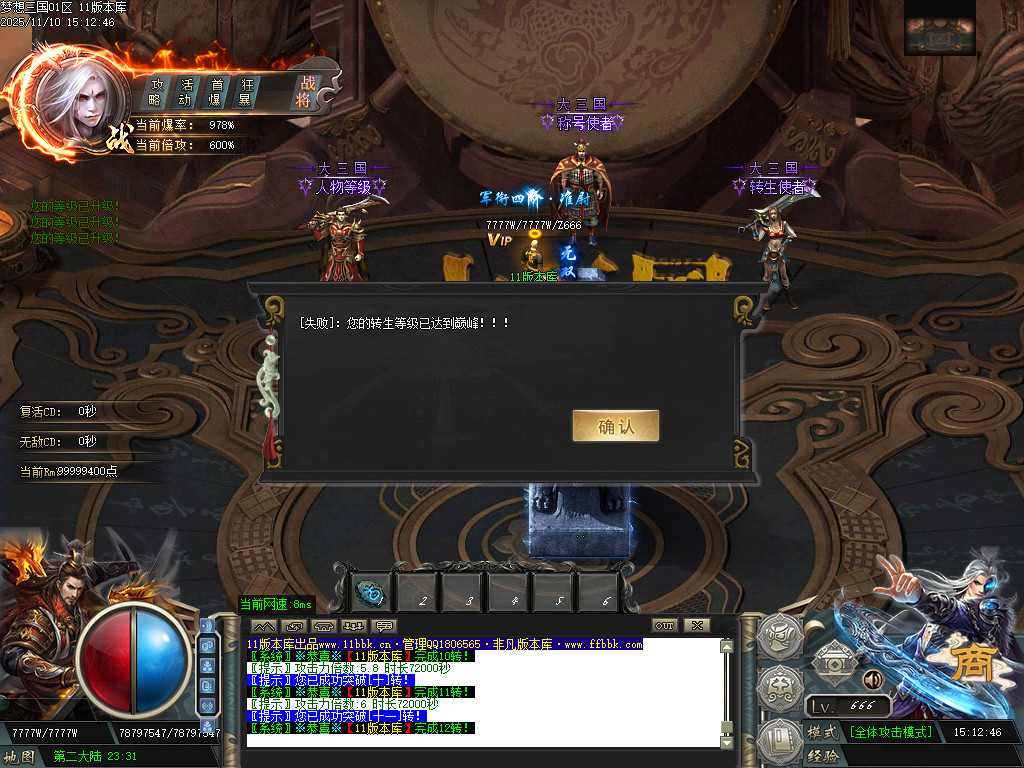
Task: Toggle the sound speaker icon
Action: (x=872, y=680)
